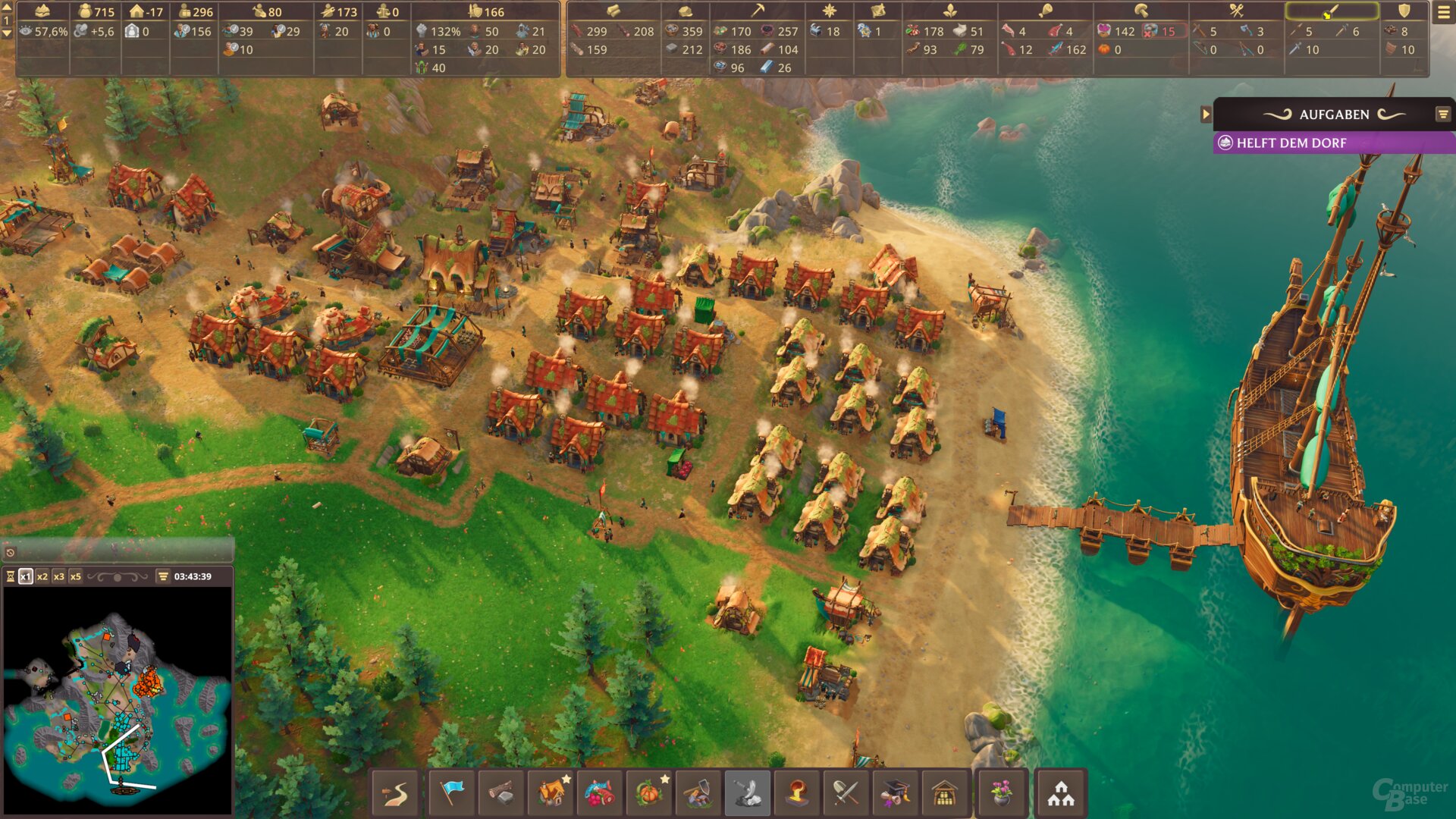
Task: Select the pumpkin farming build category
Action: pyautogui.click(x=650, y=793)
